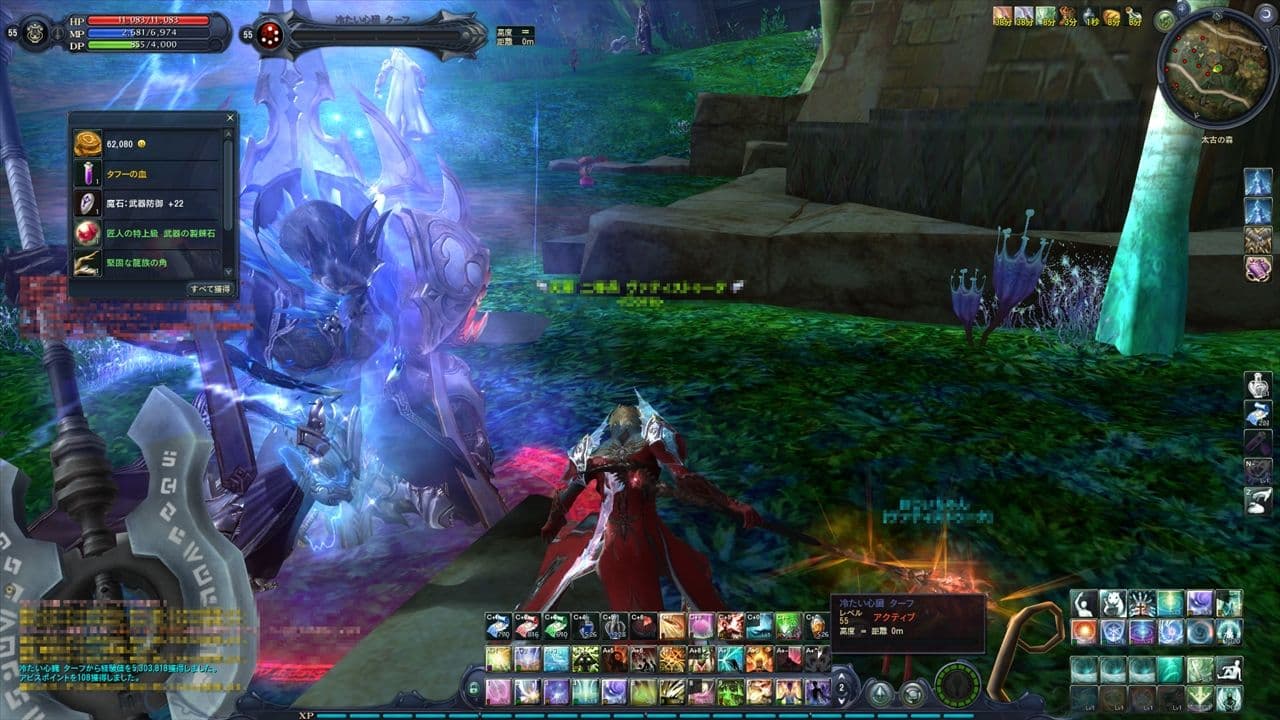The width and height of the screenshot is (1280, 720).
Task: Click the white potion bottle icon on right
Action: tap(1257, 384)
